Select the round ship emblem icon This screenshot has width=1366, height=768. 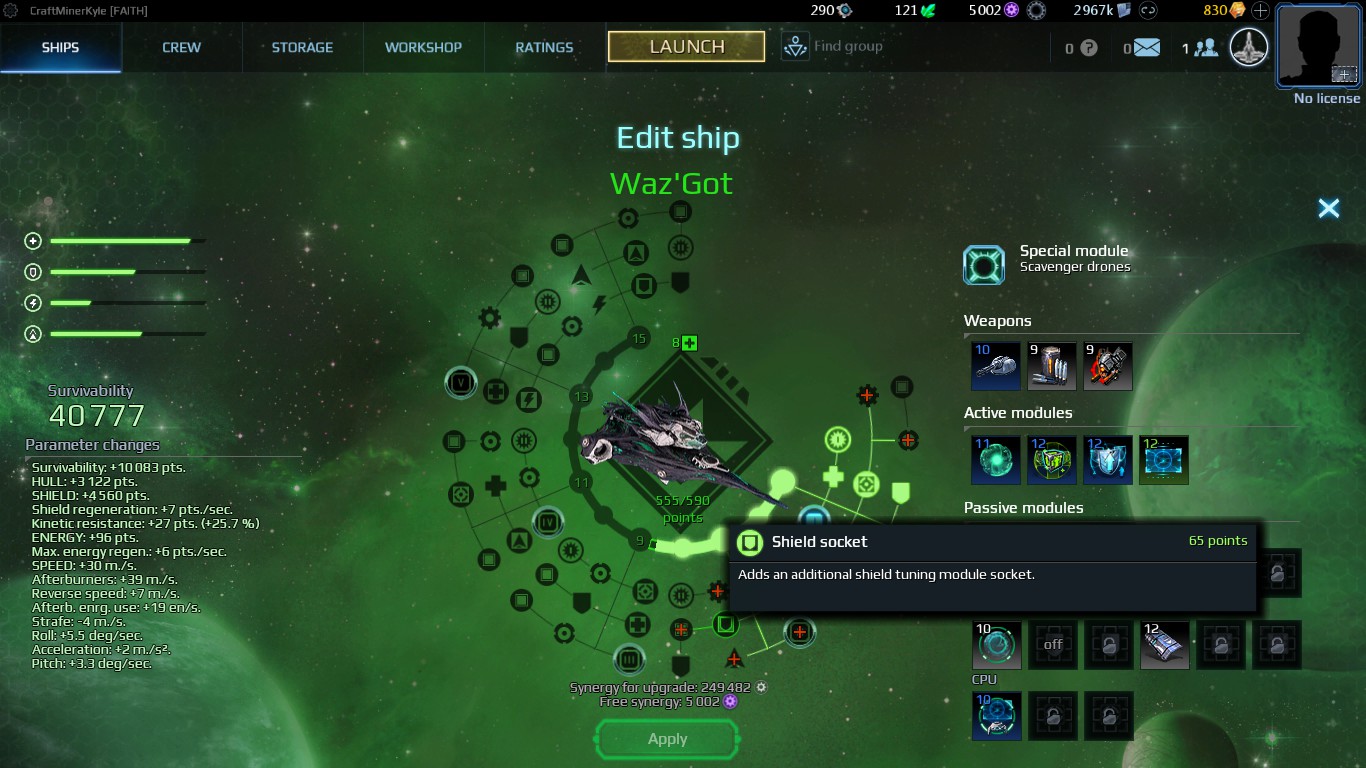pos(1249,47)
